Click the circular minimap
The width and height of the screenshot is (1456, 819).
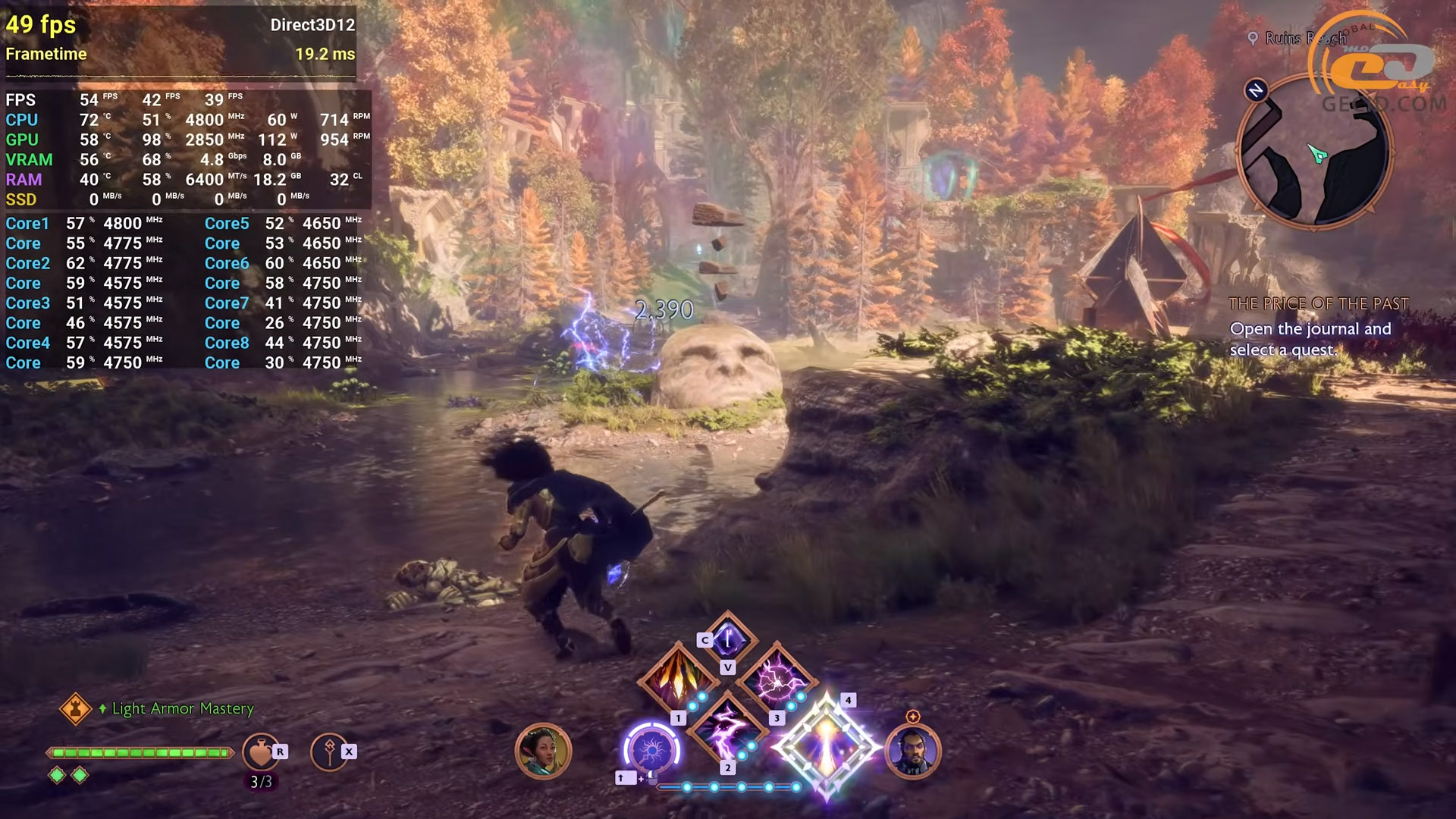tap(1315, 152)
